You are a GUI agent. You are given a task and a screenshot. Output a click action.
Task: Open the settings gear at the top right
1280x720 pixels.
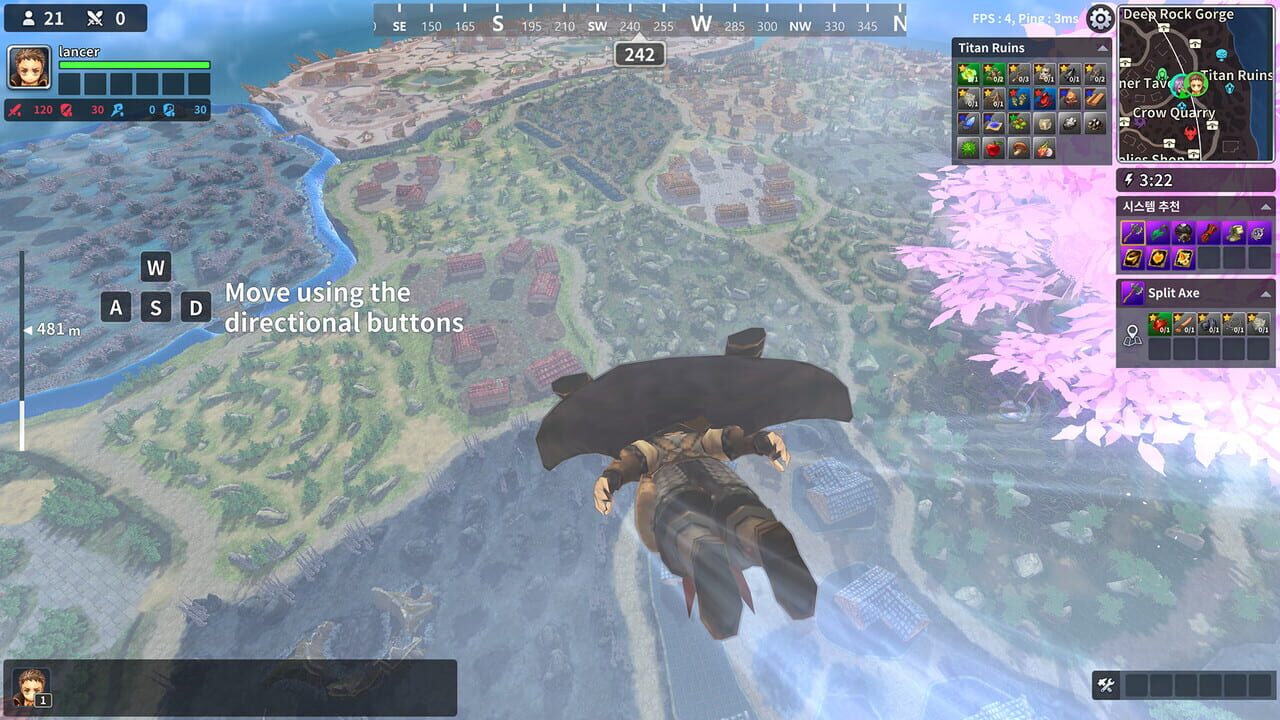pyautogui.click(x=1099, y=19)
